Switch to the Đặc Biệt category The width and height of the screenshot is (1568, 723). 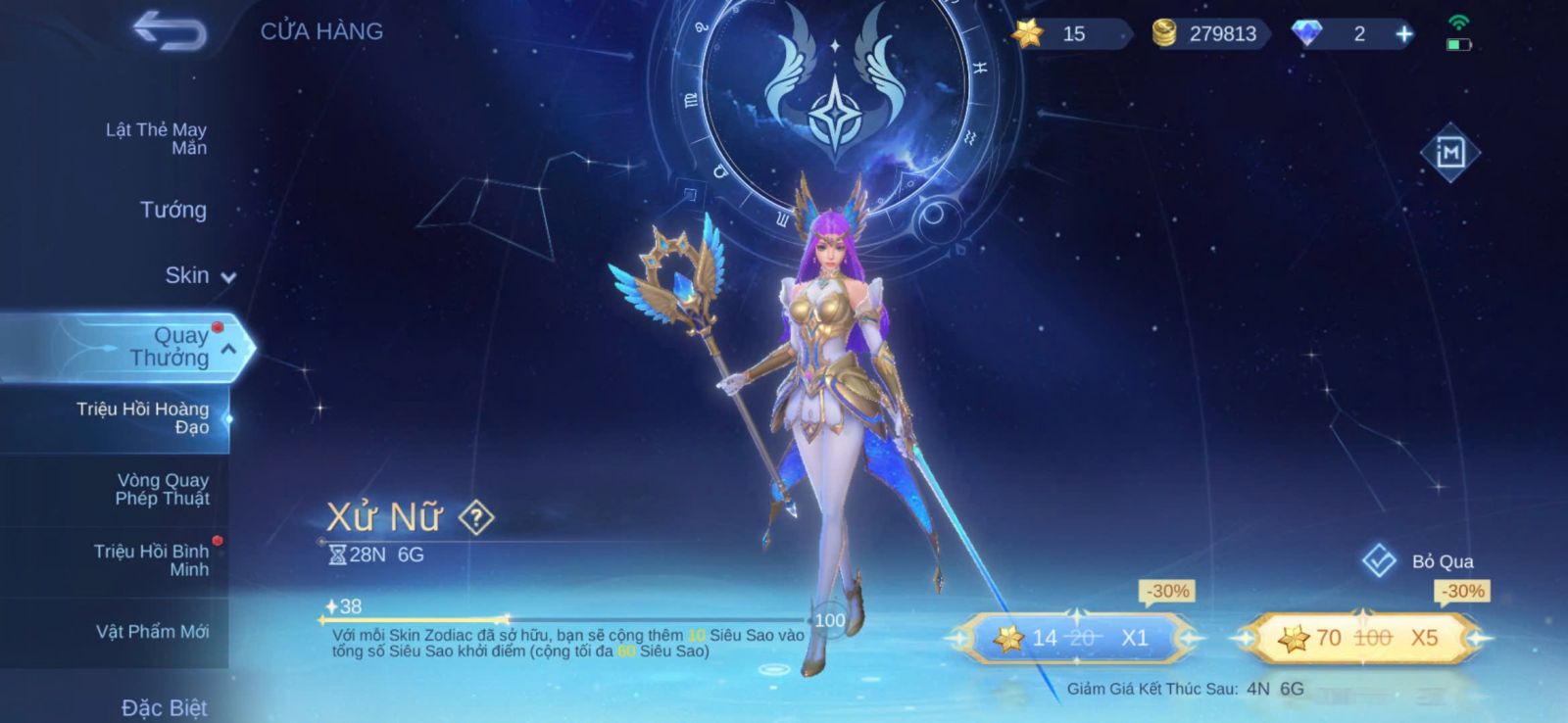tap(165, 707)
